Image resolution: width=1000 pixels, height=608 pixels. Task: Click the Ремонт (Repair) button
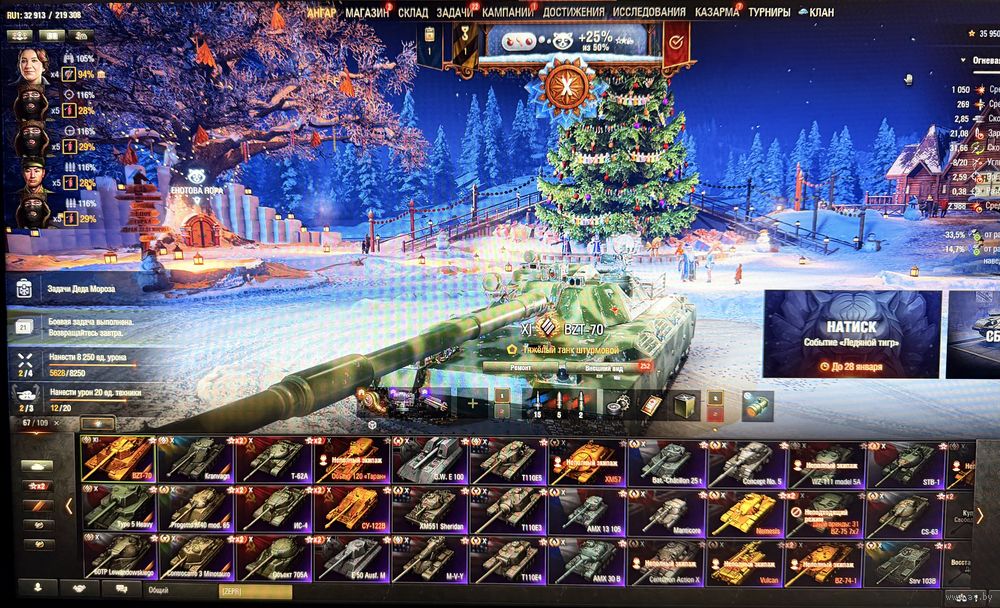521,367
